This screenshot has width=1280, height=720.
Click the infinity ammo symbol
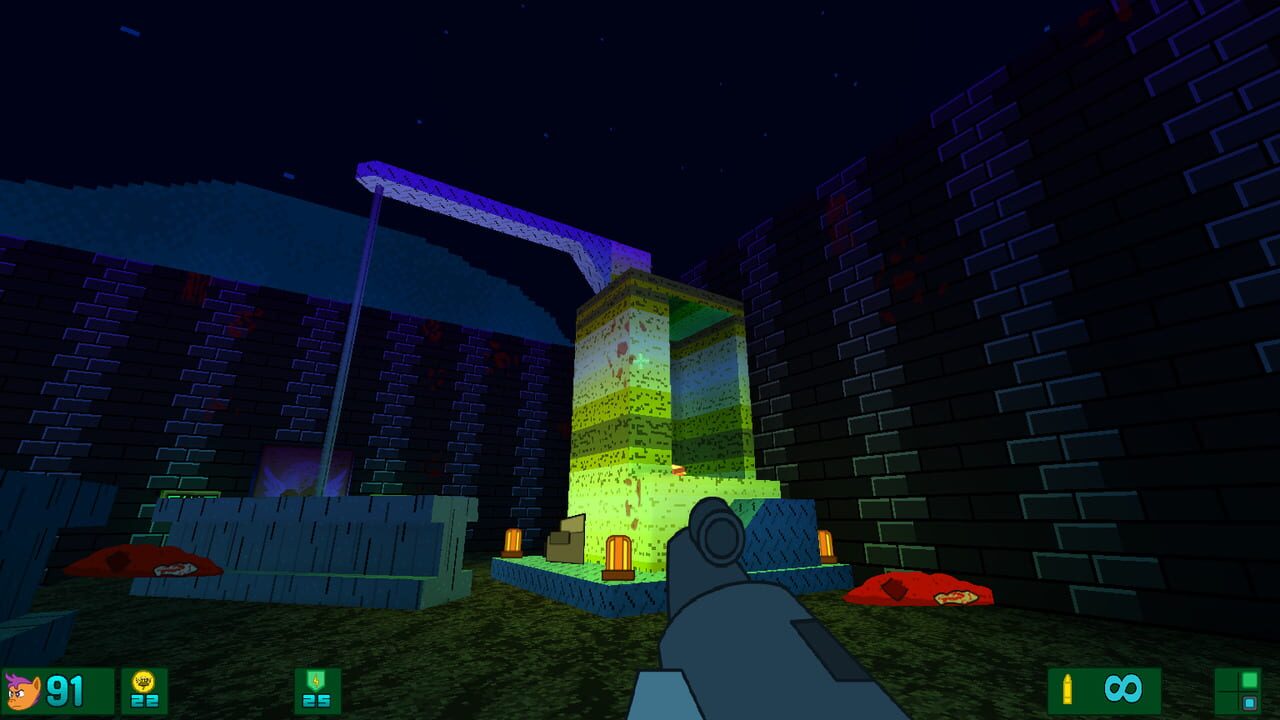click(1122, 688)
